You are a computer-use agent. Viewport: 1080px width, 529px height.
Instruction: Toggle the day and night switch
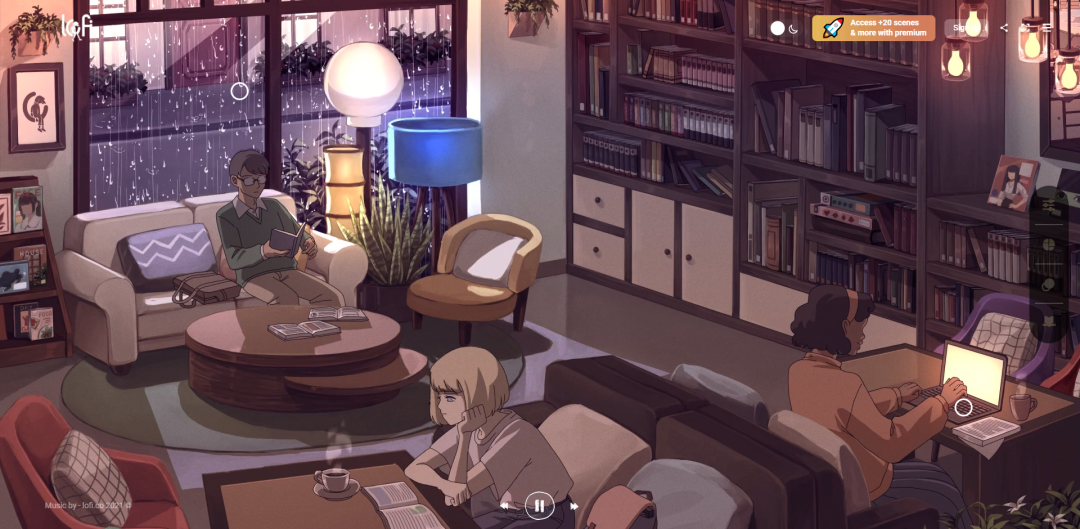pyautogui.click(x=785, y=28)
